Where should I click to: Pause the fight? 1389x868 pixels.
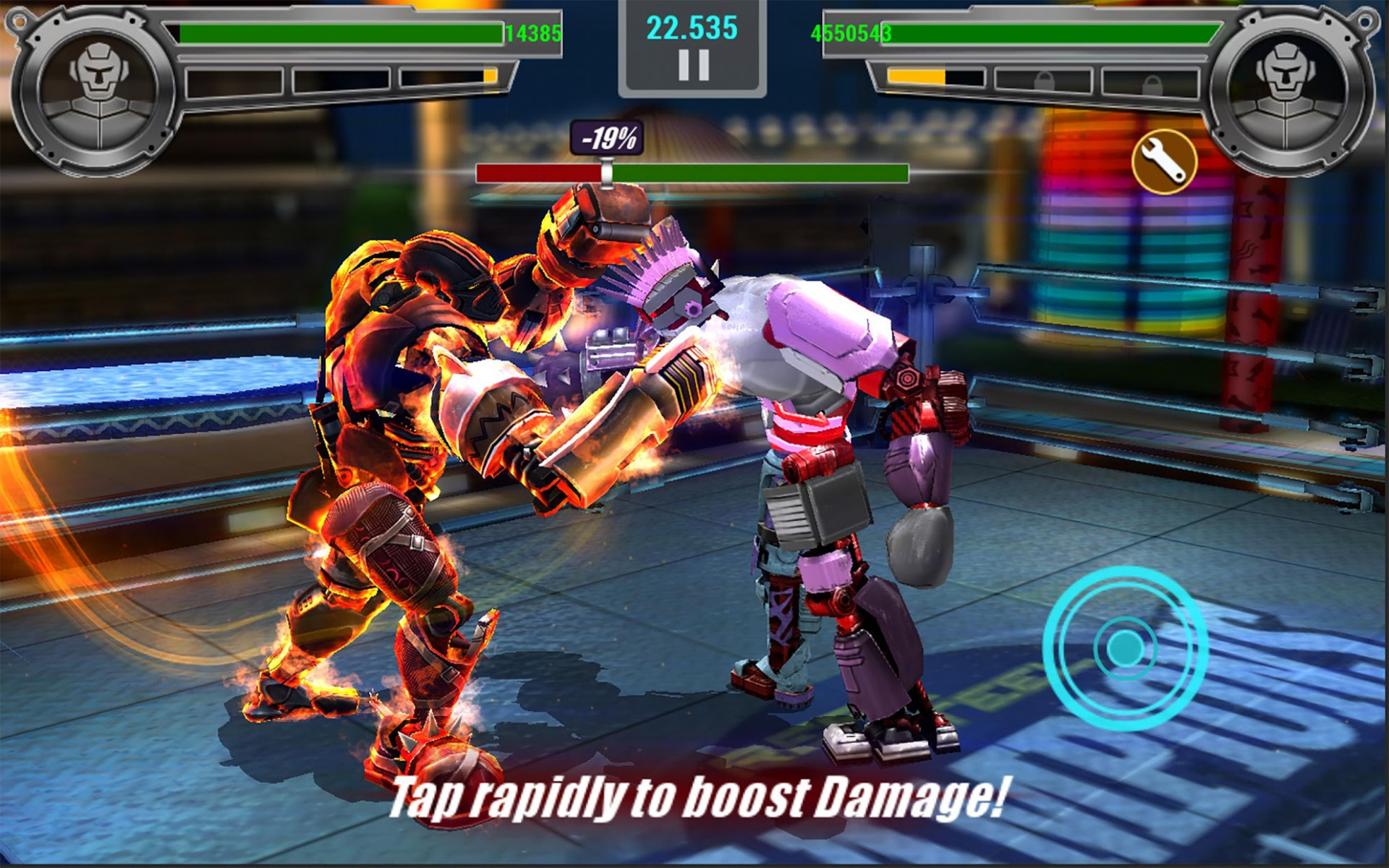[x=693, y=66]
